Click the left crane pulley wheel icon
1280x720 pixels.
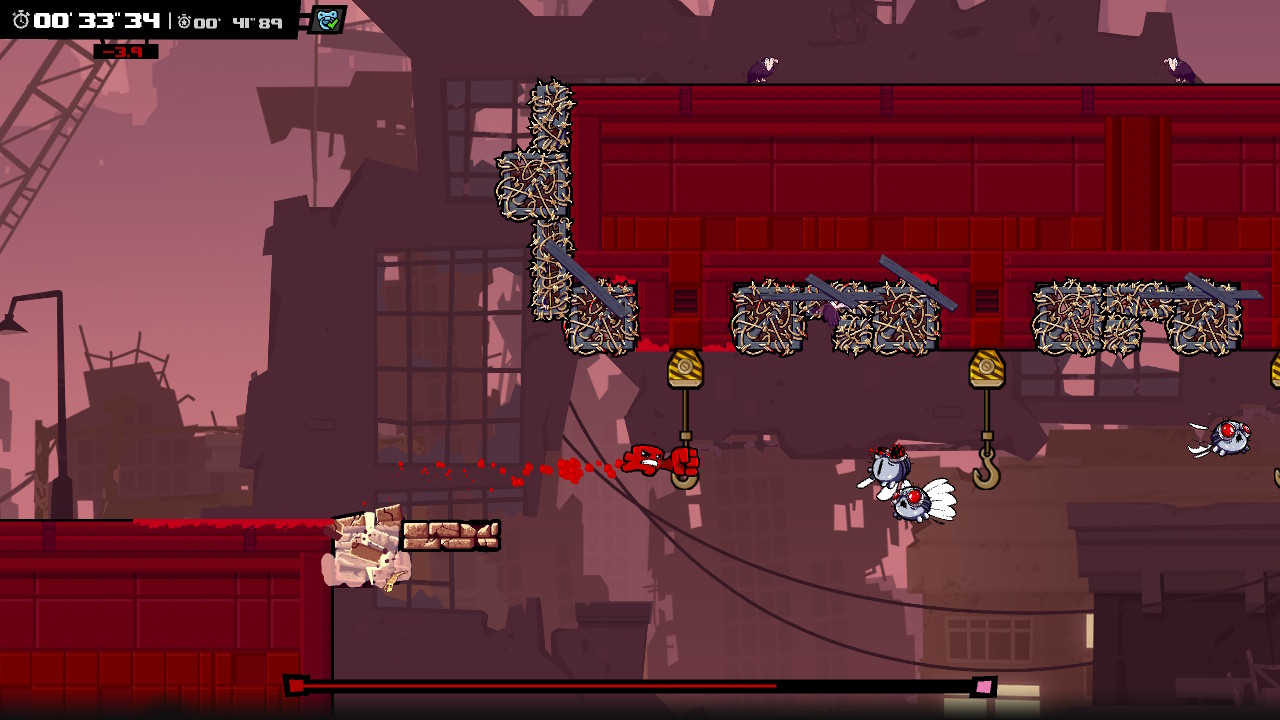tap(684, 368)
